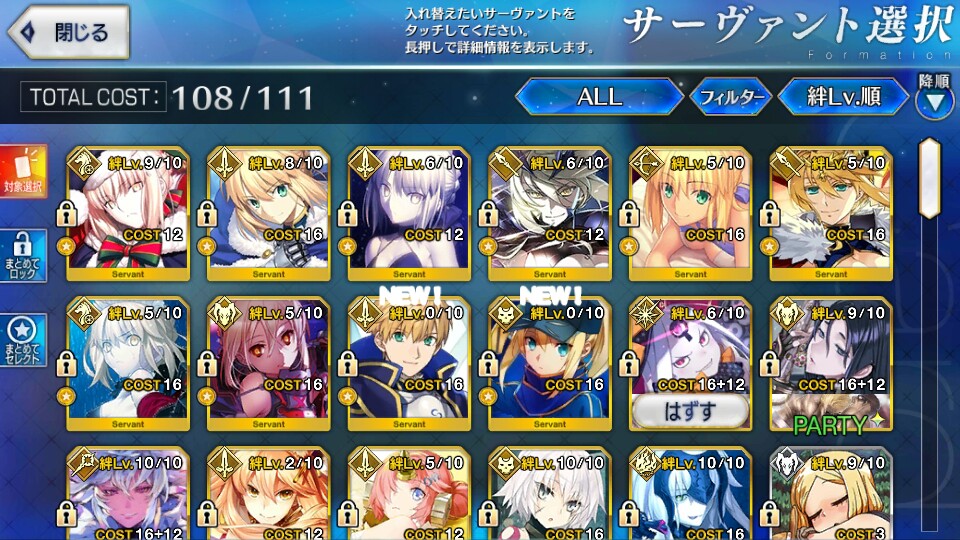Change the 絆Lv.順 sort order
Image resolution: width=960 pixels, height=540 pixels.
843,97
